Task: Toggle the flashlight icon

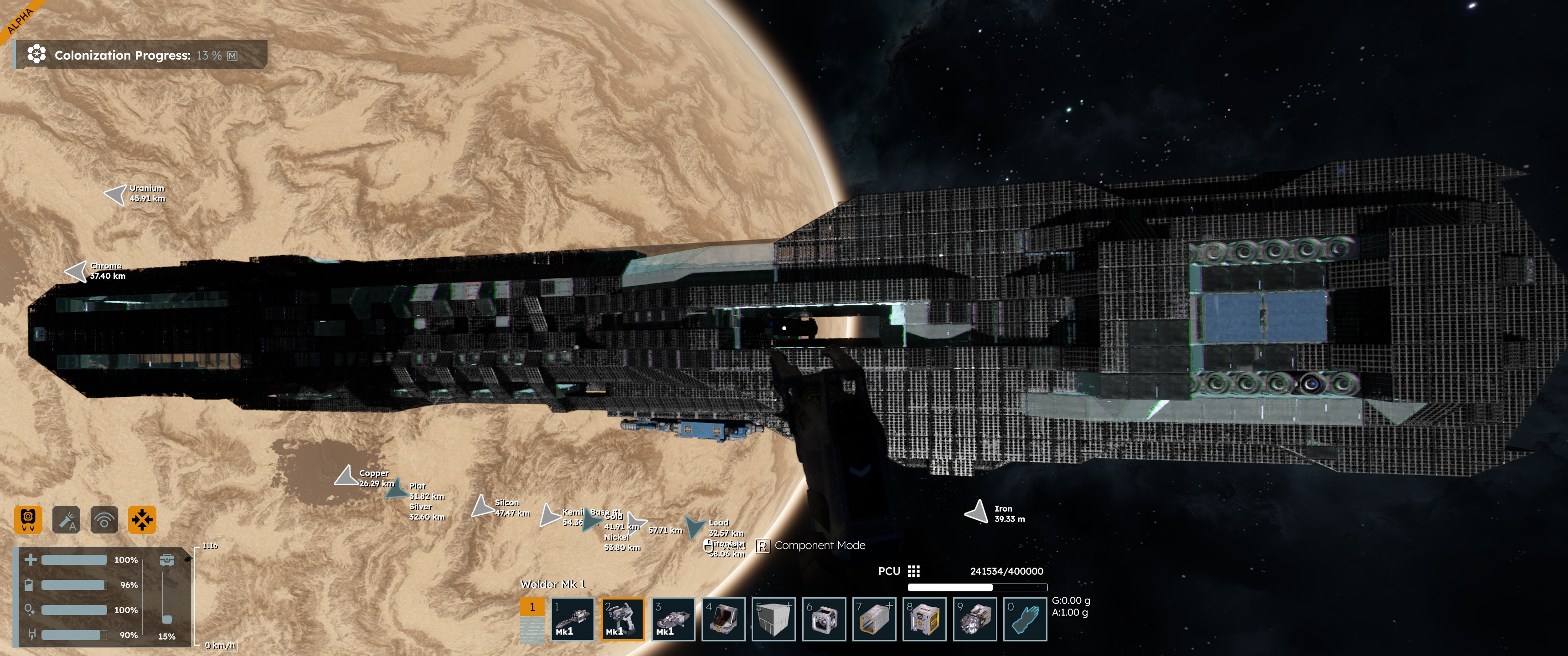Action: point(66,520)
